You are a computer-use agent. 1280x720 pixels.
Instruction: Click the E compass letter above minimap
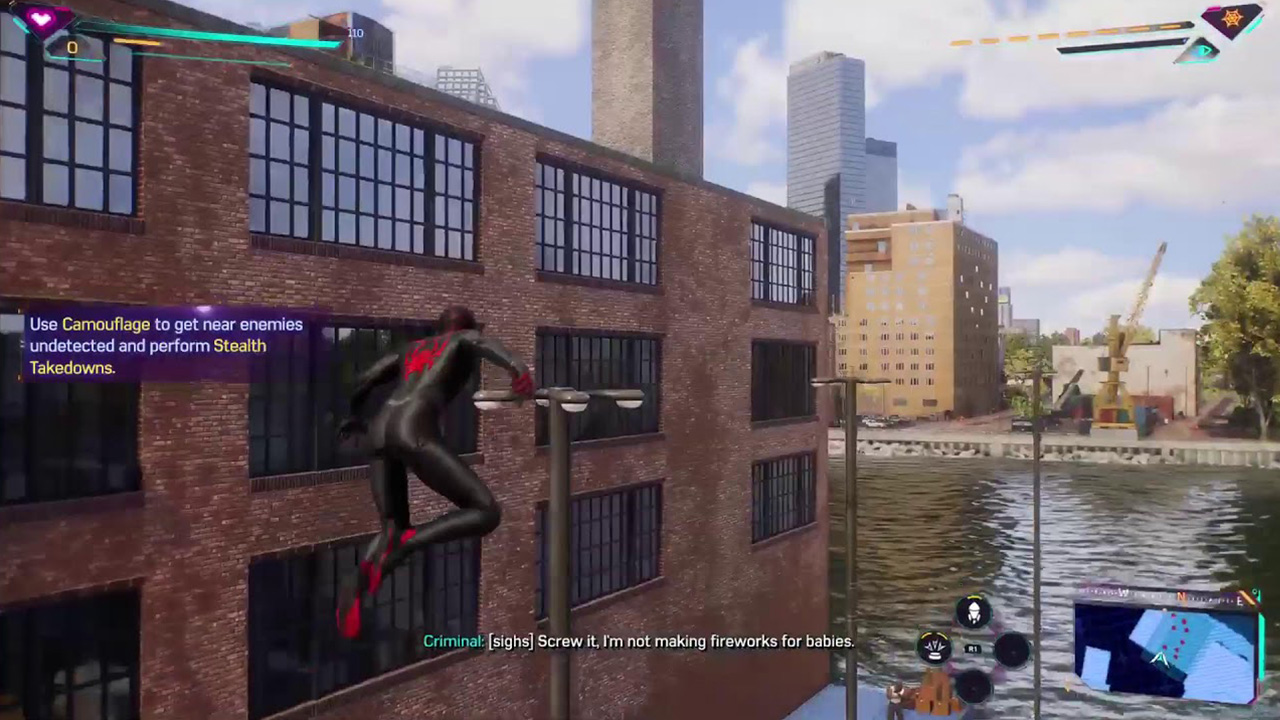click(x=1239, y=599)
